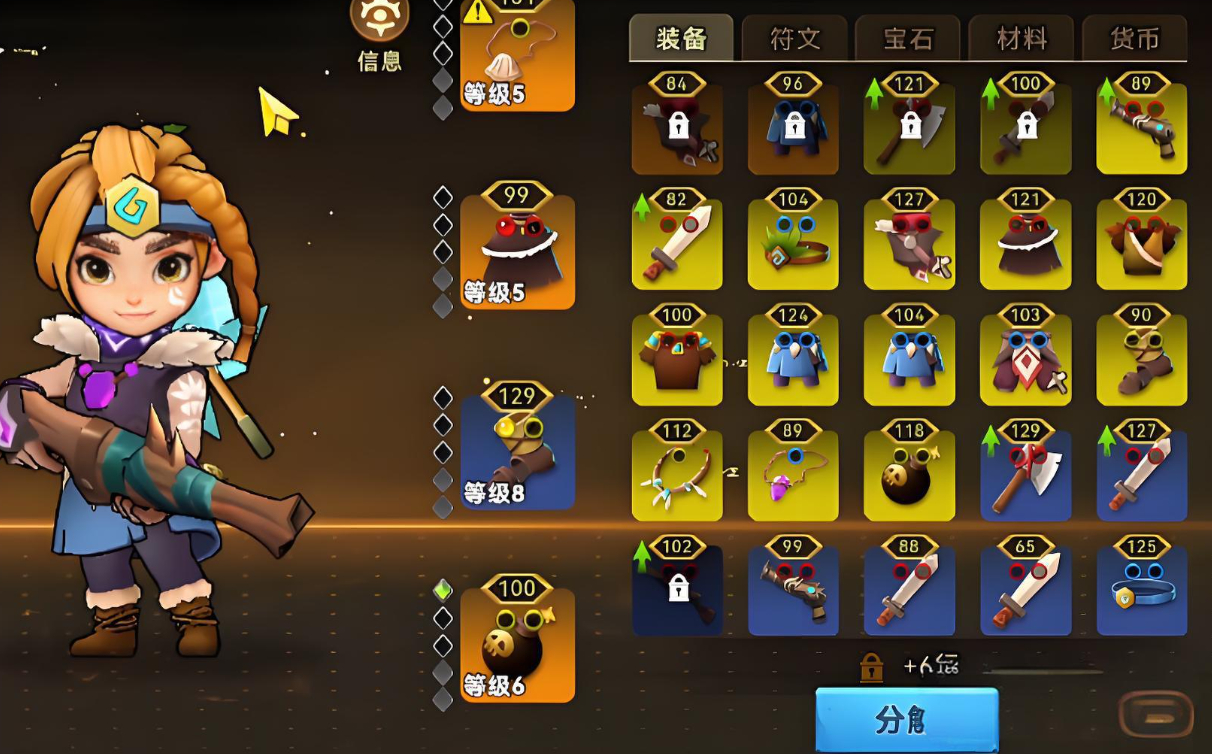Click the blue 分解 button
Screen dimensions: 1212x754
pos(906,720)
